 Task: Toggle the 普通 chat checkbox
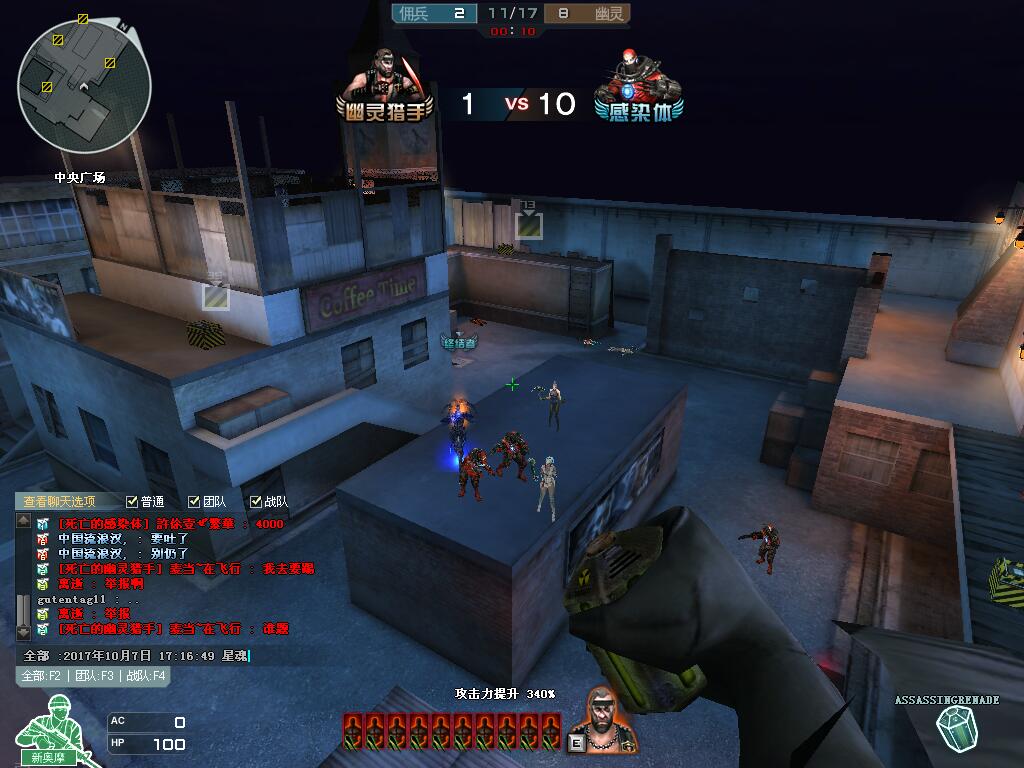click(132, 502)
